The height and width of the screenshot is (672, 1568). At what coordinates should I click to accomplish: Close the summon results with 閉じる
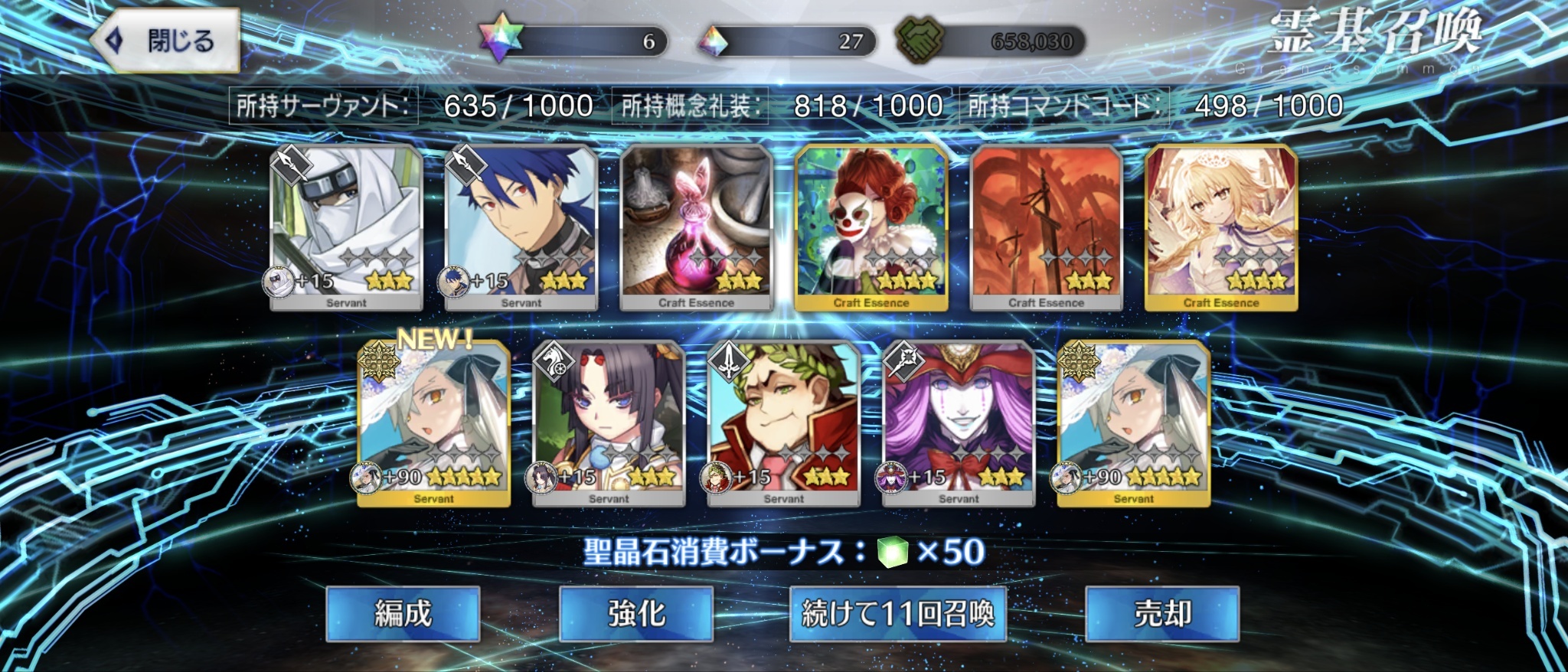click(x=165, y=41)
